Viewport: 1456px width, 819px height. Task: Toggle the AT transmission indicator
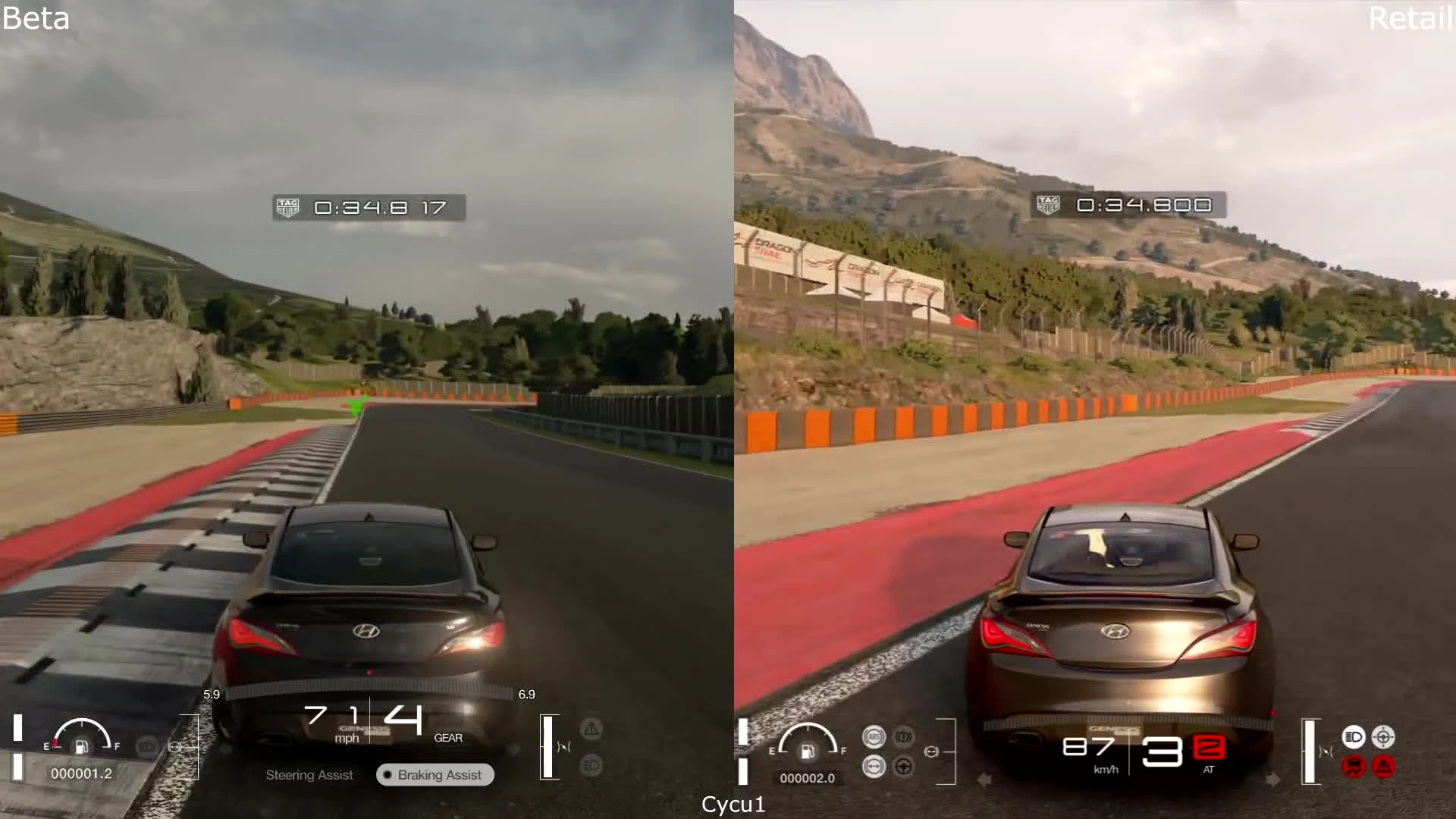pos(1207,767)
